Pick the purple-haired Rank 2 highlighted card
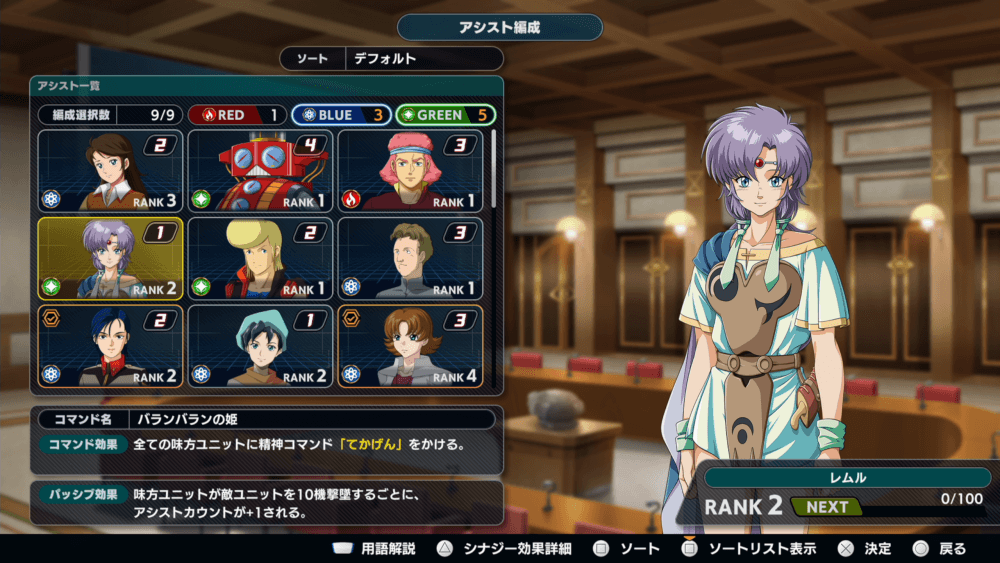The image size is (1000, 563). point(111,258)
